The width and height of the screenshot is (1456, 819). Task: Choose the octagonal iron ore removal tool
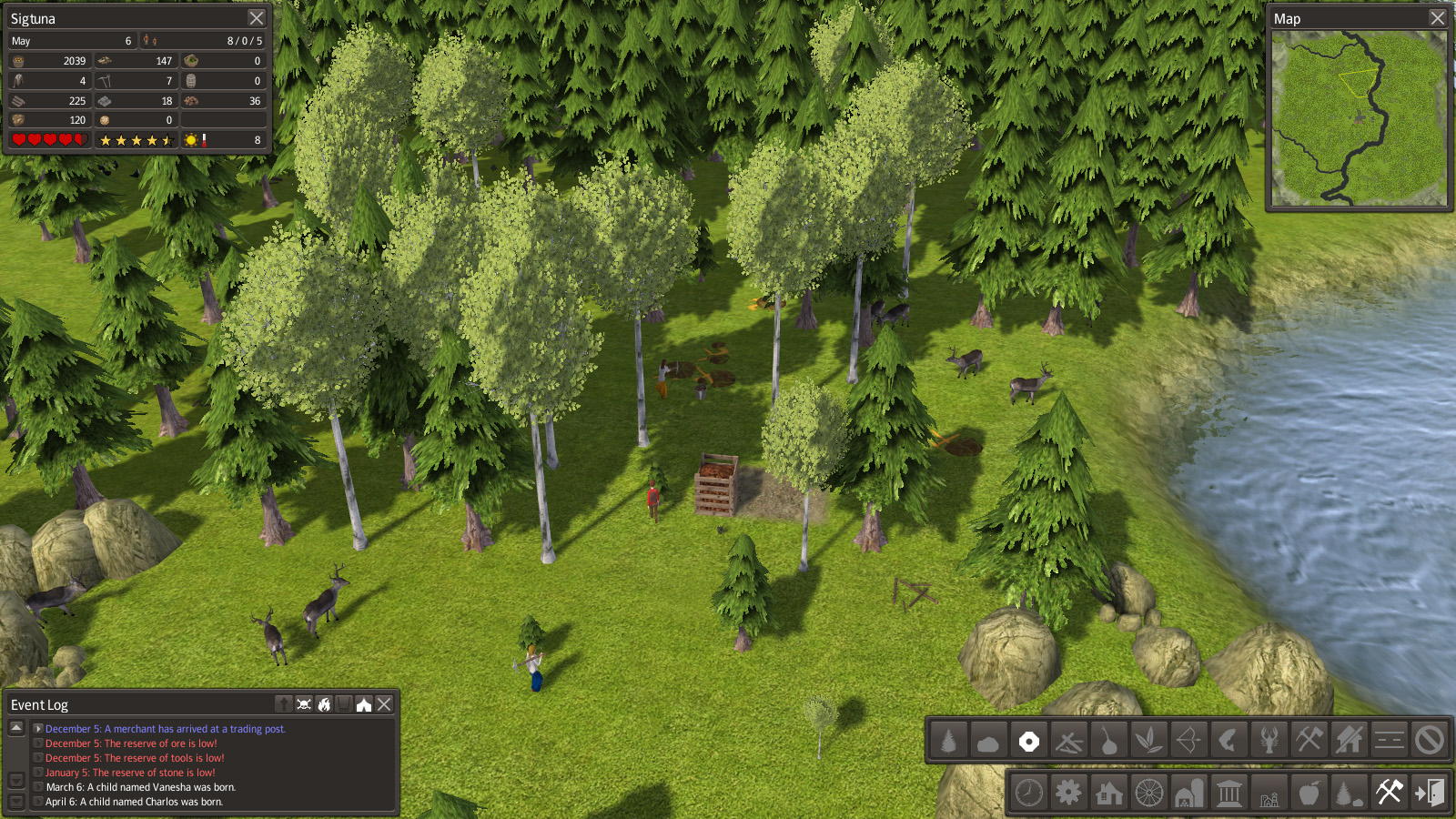click(x=1028, y=741)
